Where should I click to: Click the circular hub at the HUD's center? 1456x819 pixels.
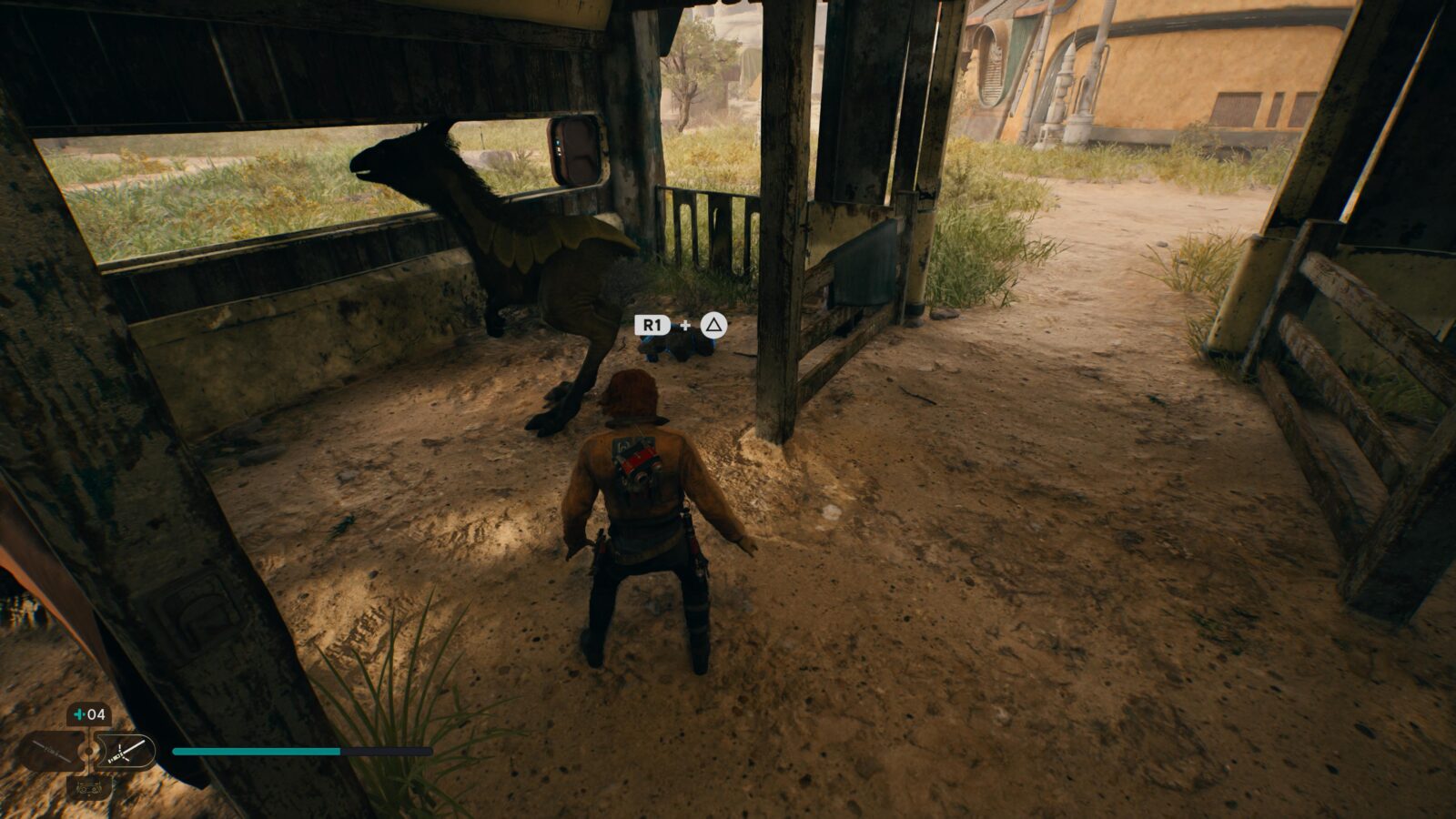pyautogui.click(x=89, y=752)
